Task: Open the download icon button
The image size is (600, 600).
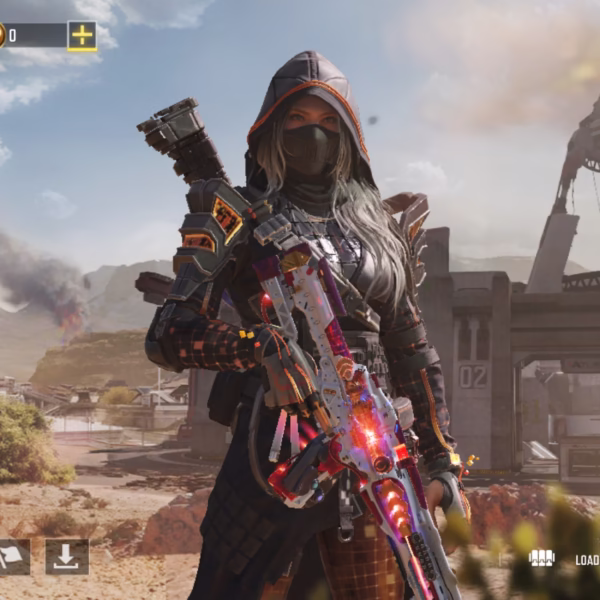Action: coord(67,557)
